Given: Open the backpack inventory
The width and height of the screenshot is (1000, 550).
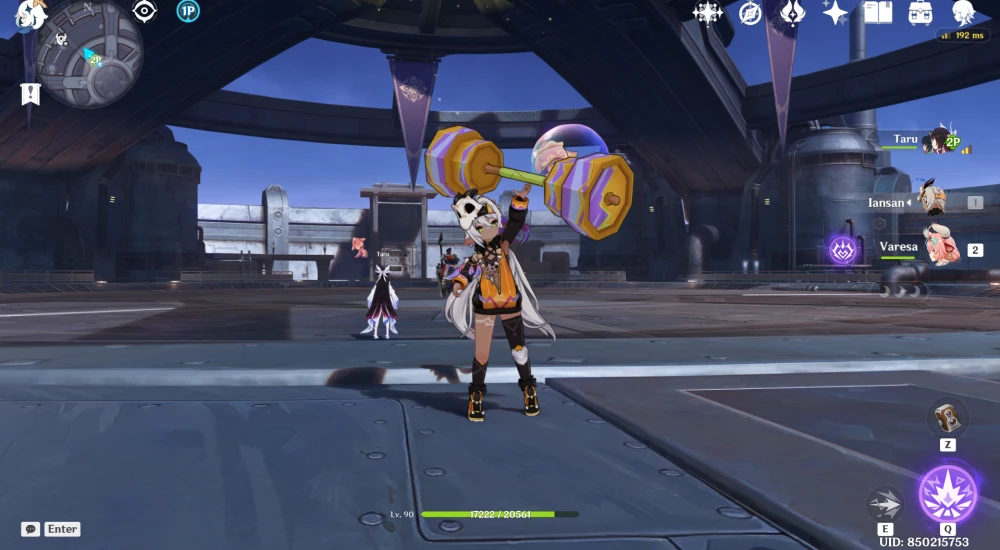Looking at the screenshot, I should pyautogui.click(x=921, y=12).
